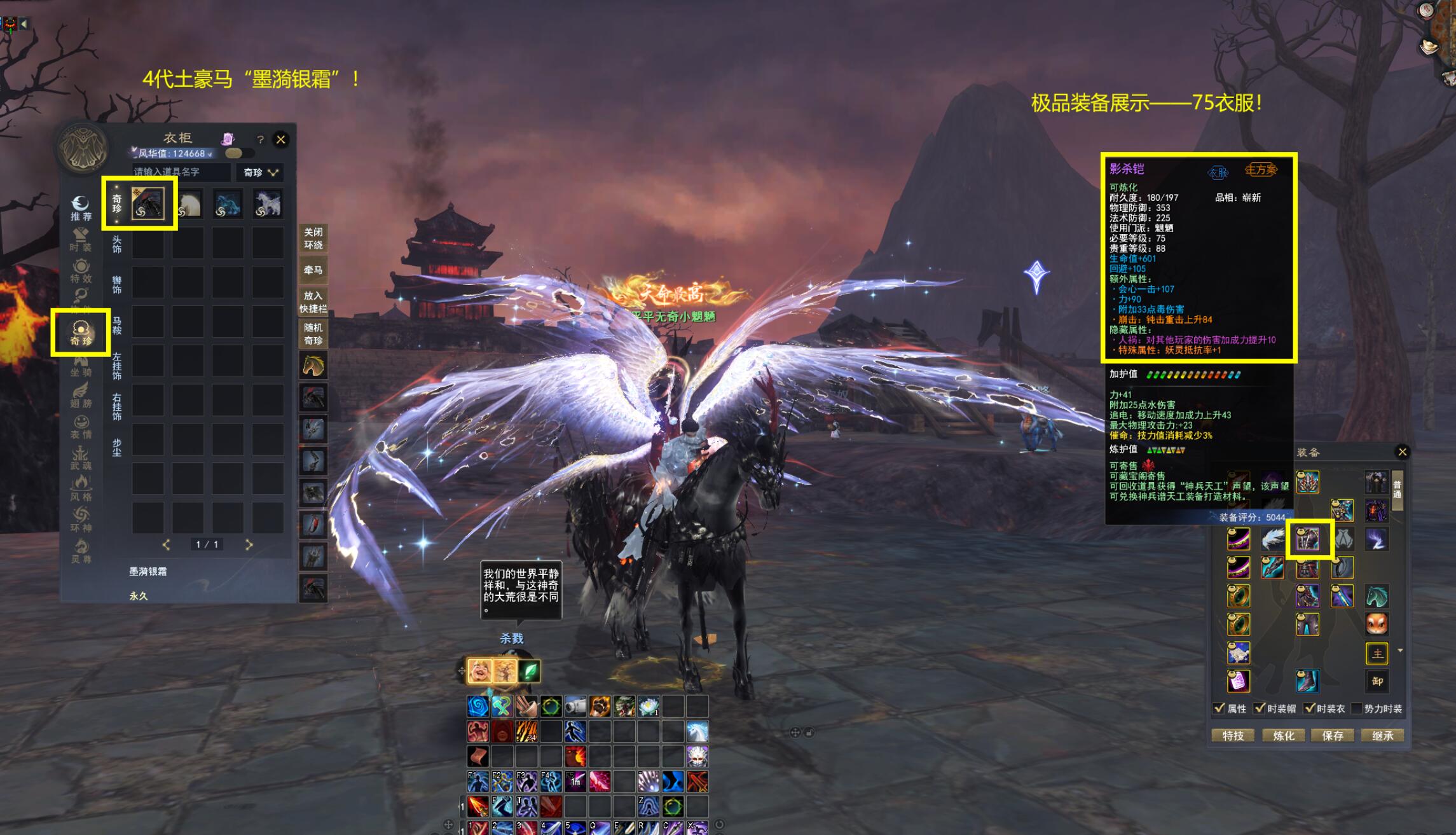This screenshot has width=1456, height=835.
Task: Click the 牵马 lead horse button
Action: tap(313, 270)
